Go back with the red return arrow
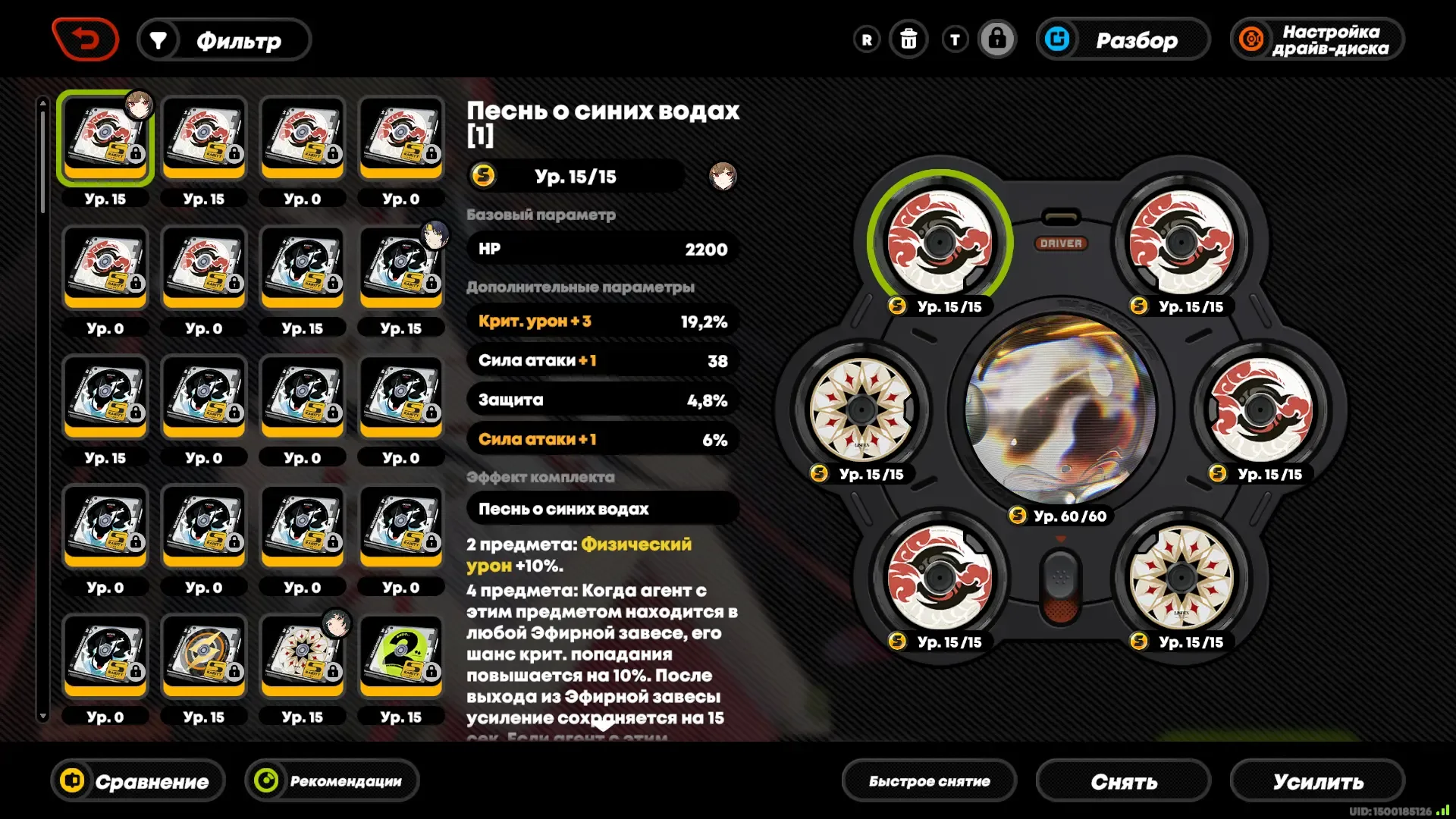Image resolution: width=1456 pixels, height=819 pixels. click(85, 39)
